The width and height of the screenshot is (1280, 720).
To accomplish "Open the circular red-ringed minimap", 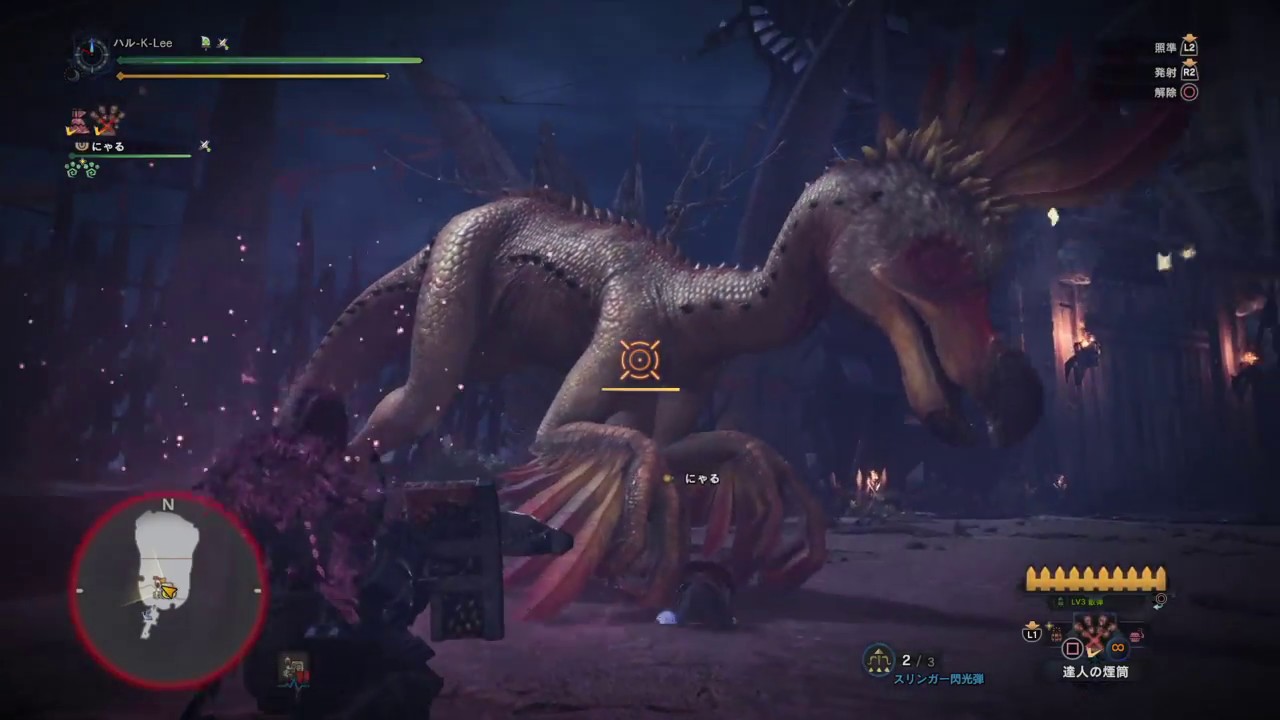I will tap(167, 590).
